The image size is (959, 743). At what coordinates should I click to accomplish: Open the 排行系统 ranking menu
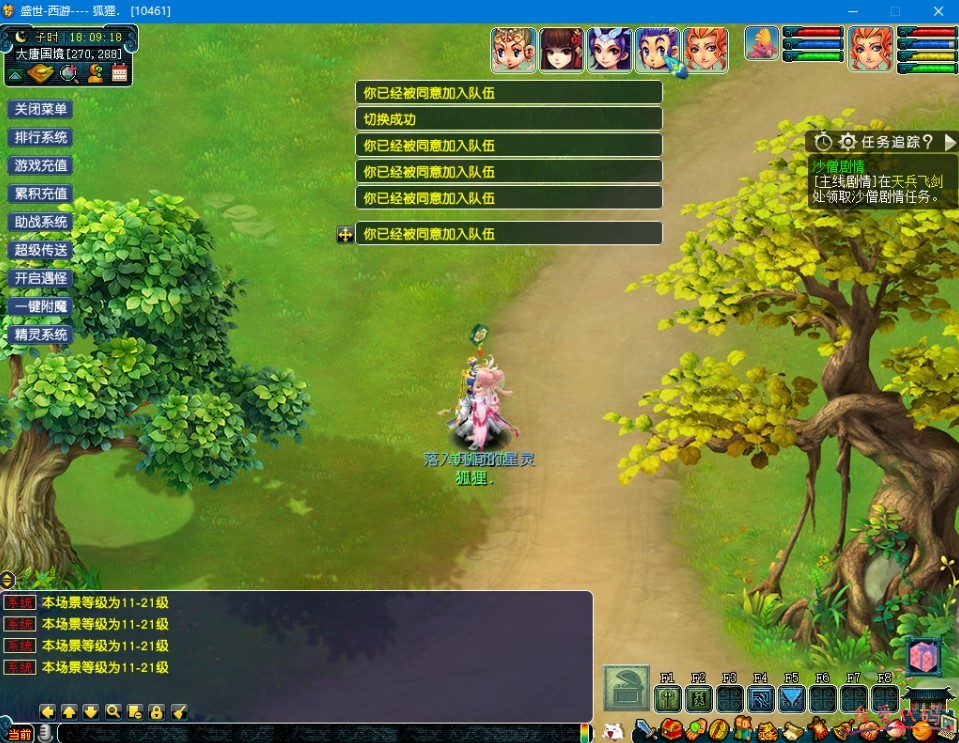pyautogui.click(x=41, y=137)
